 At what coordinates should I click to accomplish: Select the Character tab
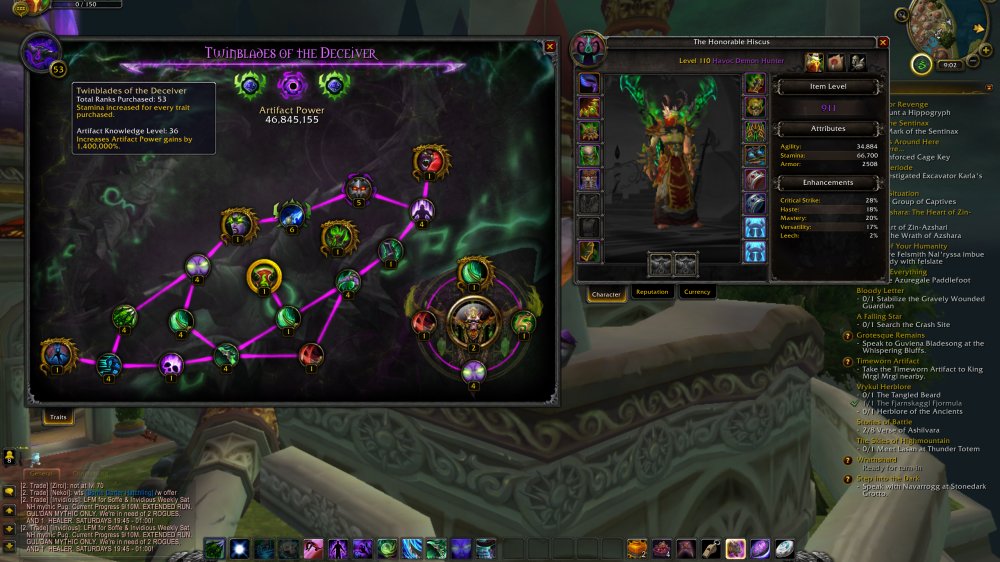tap(607, 294)
